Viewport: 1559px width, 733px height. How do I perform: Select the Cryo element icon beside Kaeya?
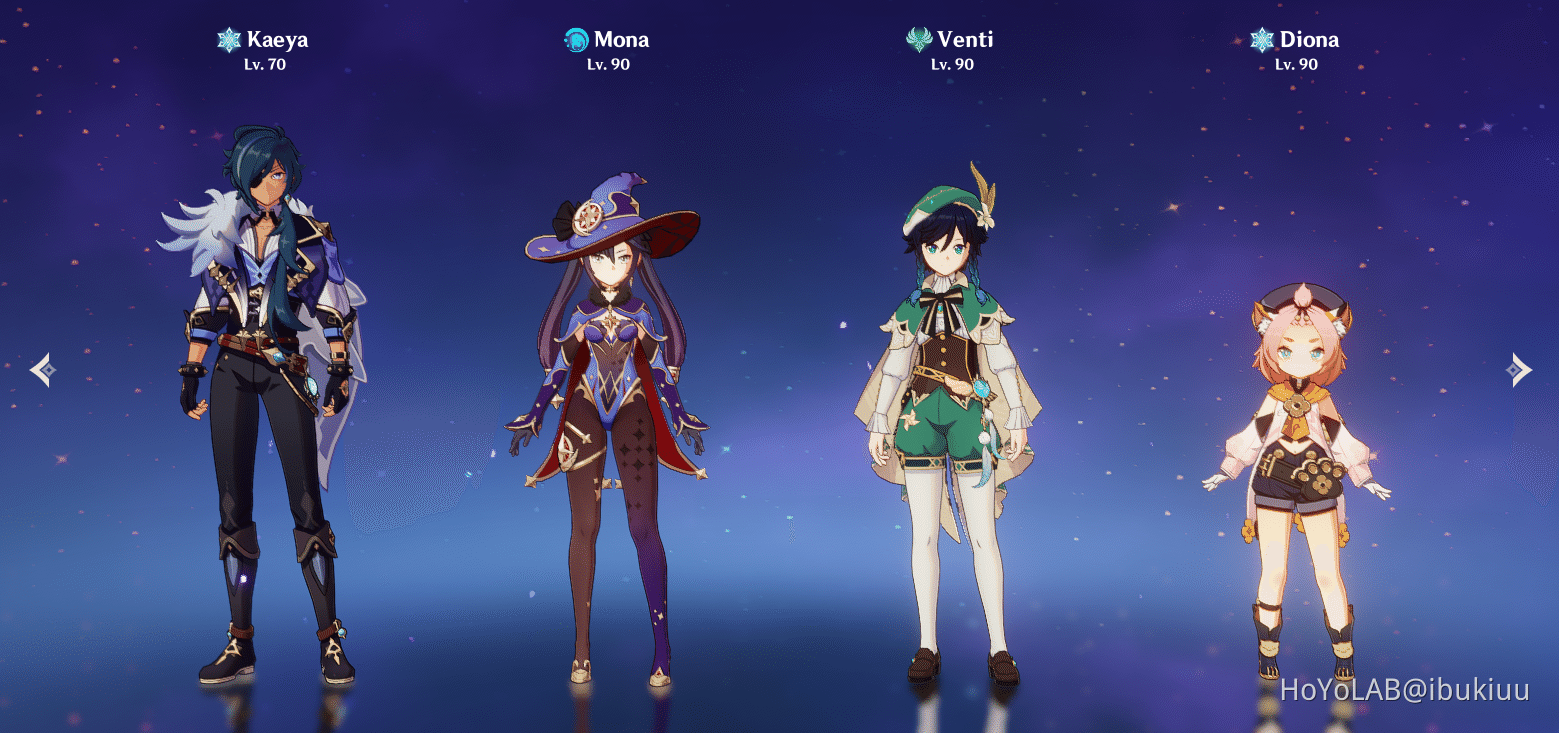(x=229, y=39)
